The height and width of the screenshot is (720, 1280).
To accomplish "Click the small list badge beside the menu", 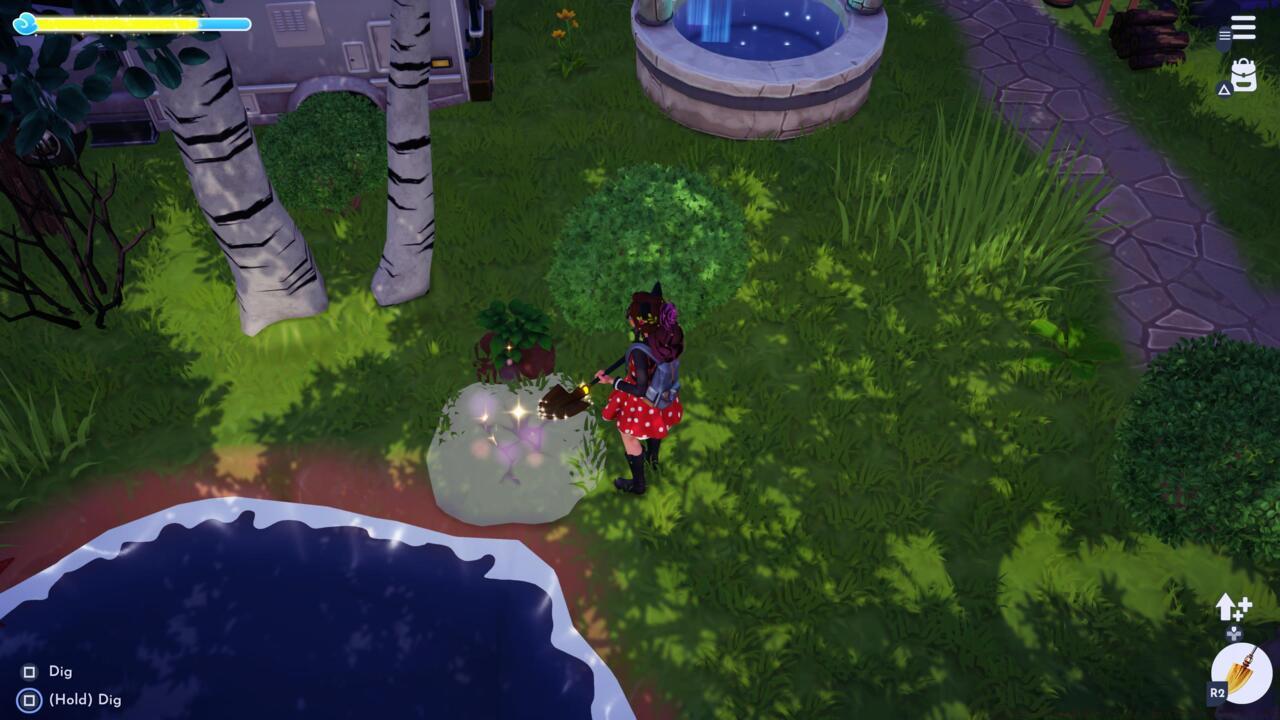I will tap(1227, 35).
